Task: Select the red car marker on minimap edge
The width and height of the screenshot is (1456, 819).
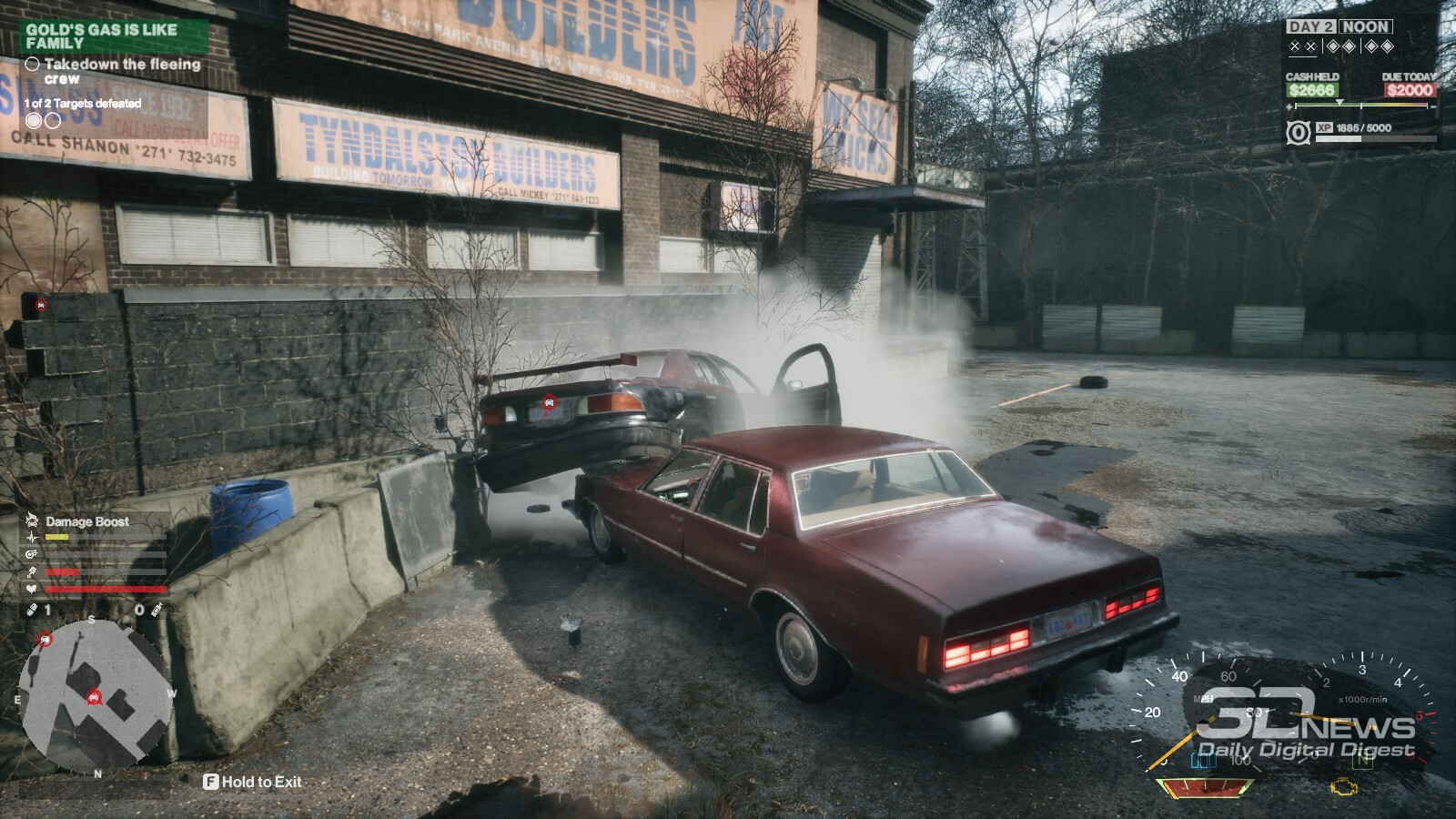Action: pos(45,642)
